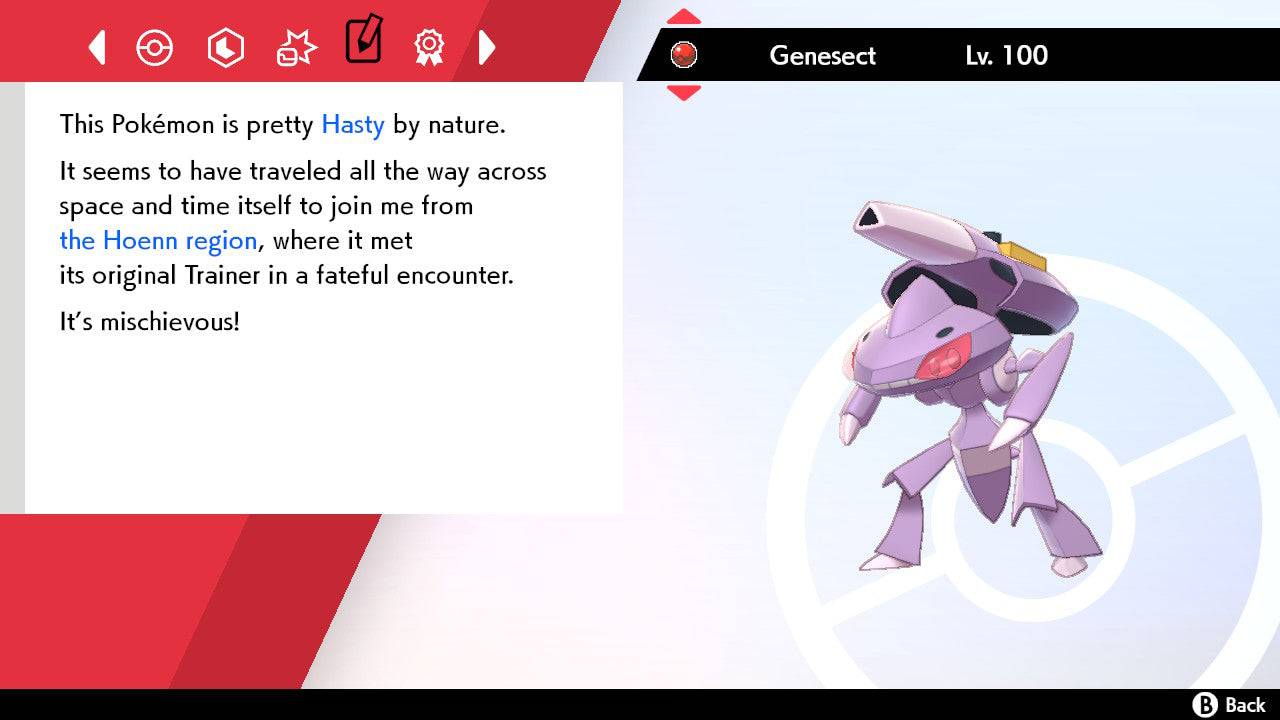Image resolution: width=1280 pixels, height=720 pixels.
Task: Open the Pokémon info tab with the Pokéball icon
Action: pyautogui.click(x=154, y=47)
